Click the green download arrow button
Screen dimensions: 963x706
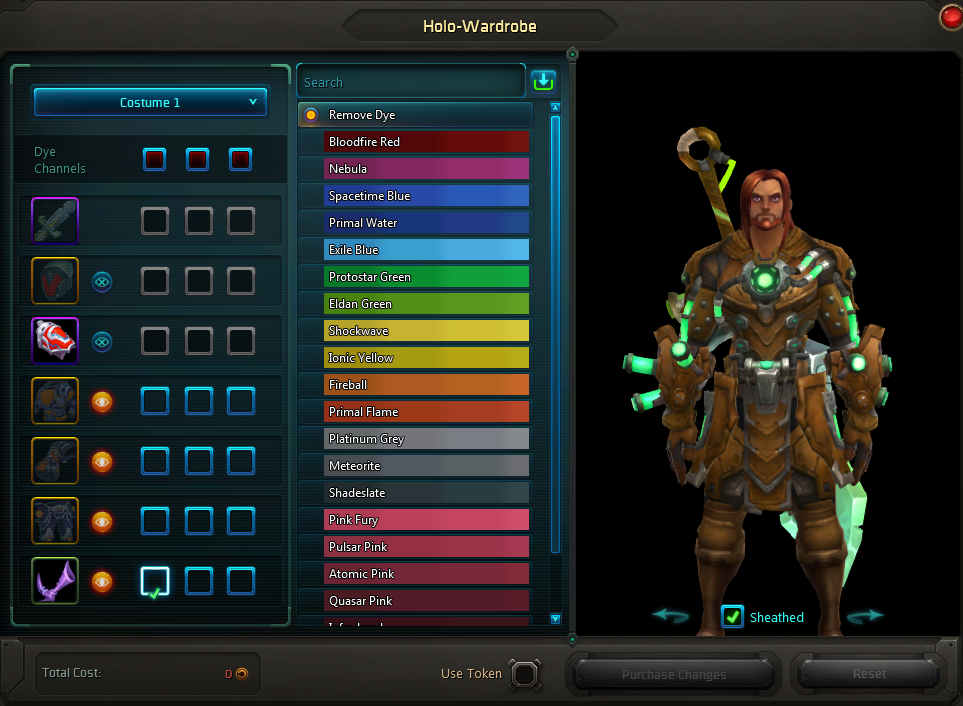(543, 81)
